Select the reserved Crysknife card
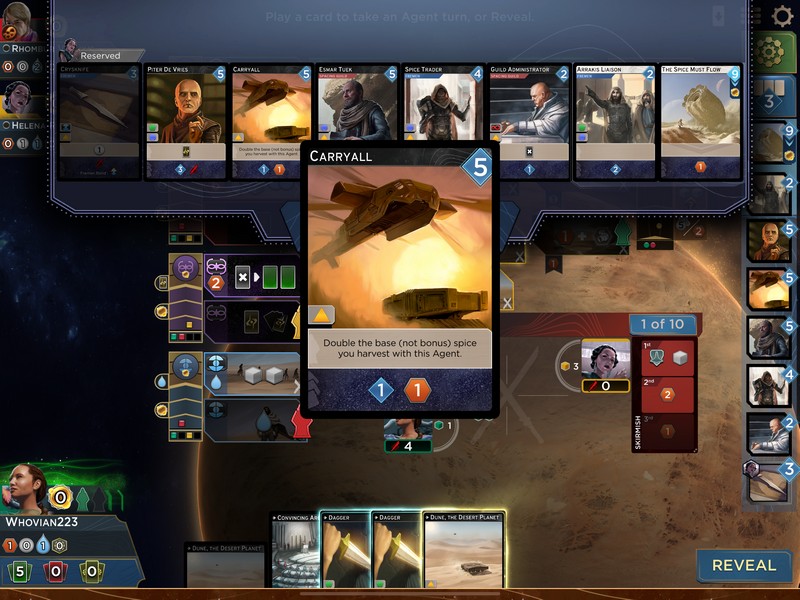This screenshot has height=600, width=800. [x=99, y=122]
